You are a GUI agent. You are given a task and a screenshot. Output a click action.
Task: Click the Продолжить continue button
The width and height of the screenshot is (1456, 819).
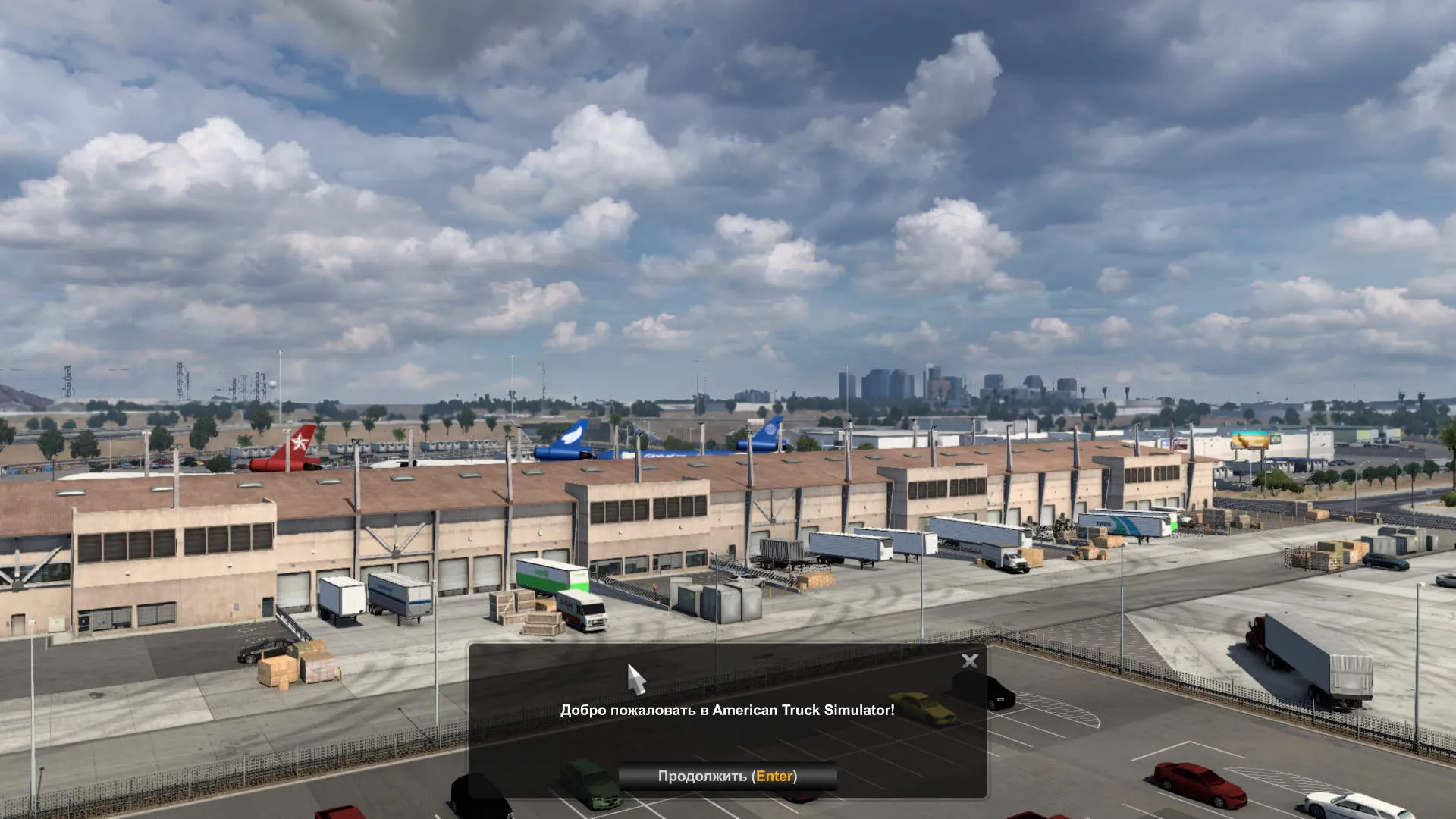pos(727,776)
